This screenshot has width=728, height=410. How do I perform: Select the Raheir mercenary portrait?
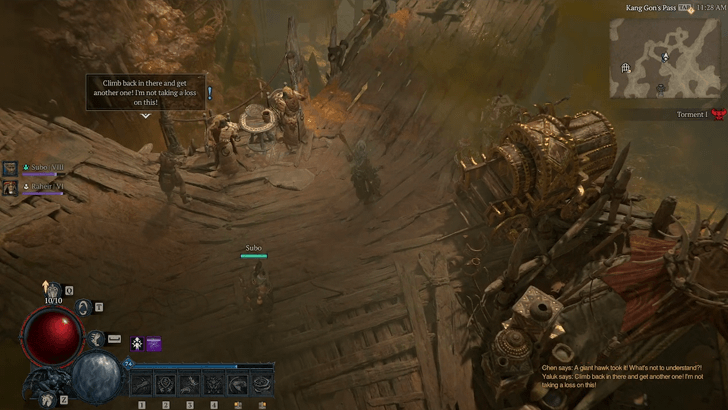pyautogui.click(x=10, y=187)
